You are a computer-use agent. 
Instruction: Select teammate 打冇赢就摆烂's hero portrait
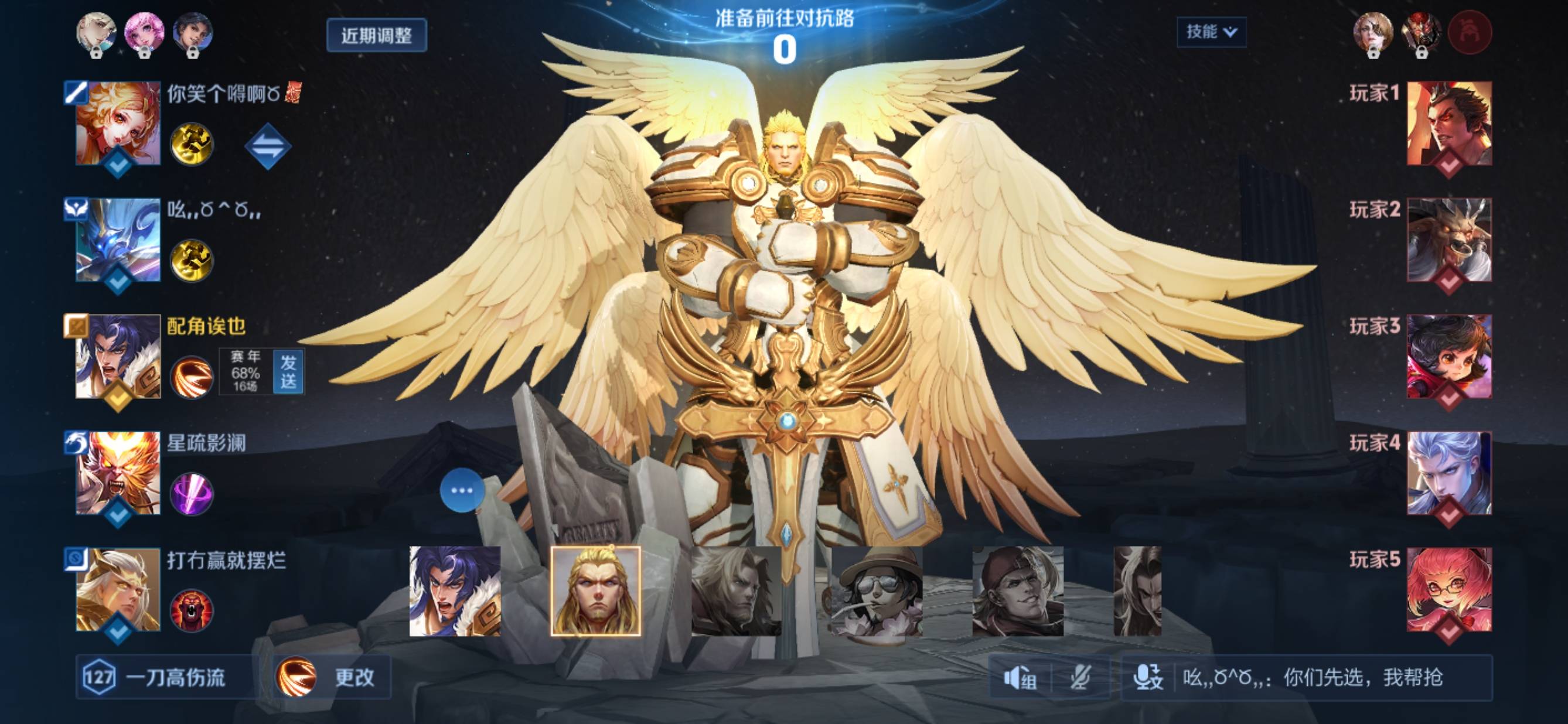point(118,589)
